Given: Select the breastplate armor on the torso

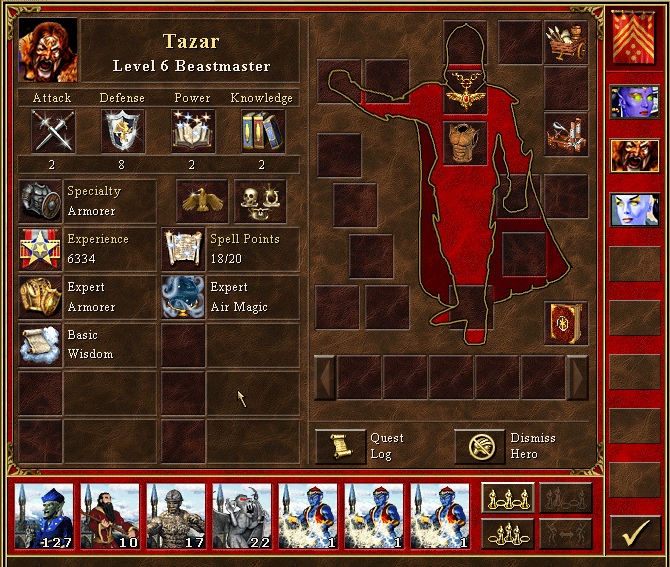Looking at the screenshot, I should coord(465,142).
